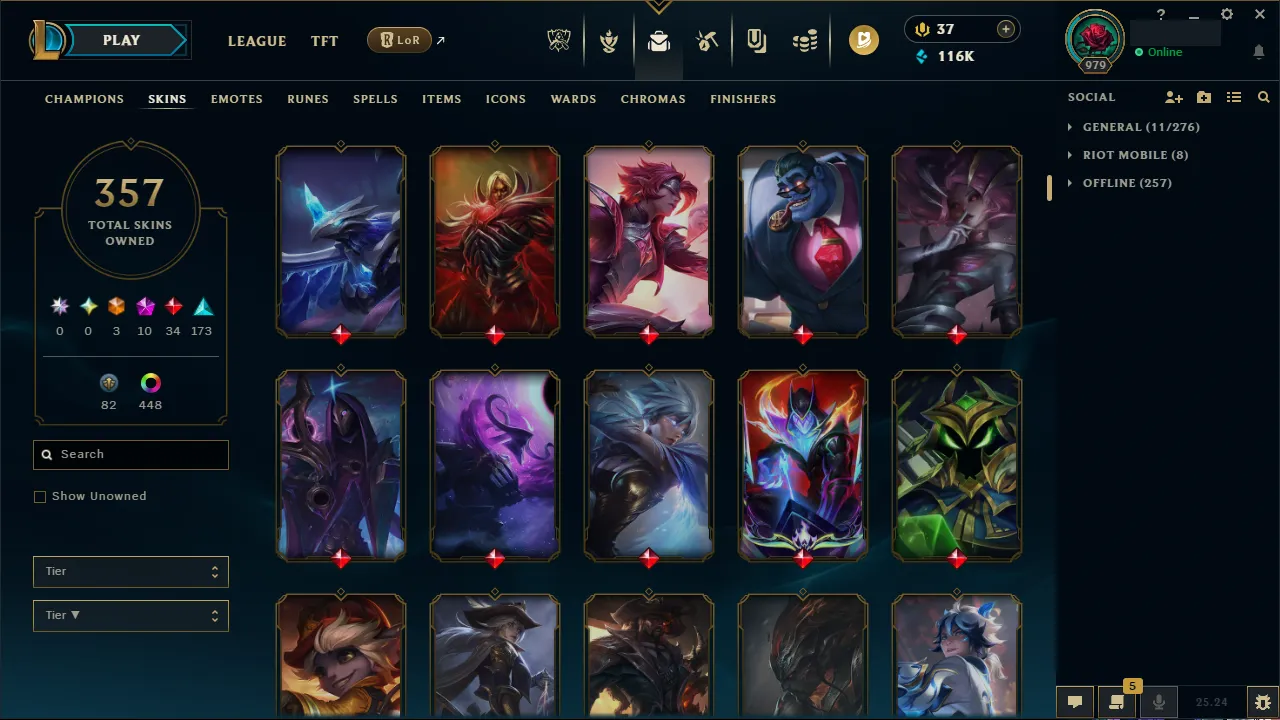Open the first Tier filter dropdown
This screenshot has width=1280, height=720.
point(130,571)
